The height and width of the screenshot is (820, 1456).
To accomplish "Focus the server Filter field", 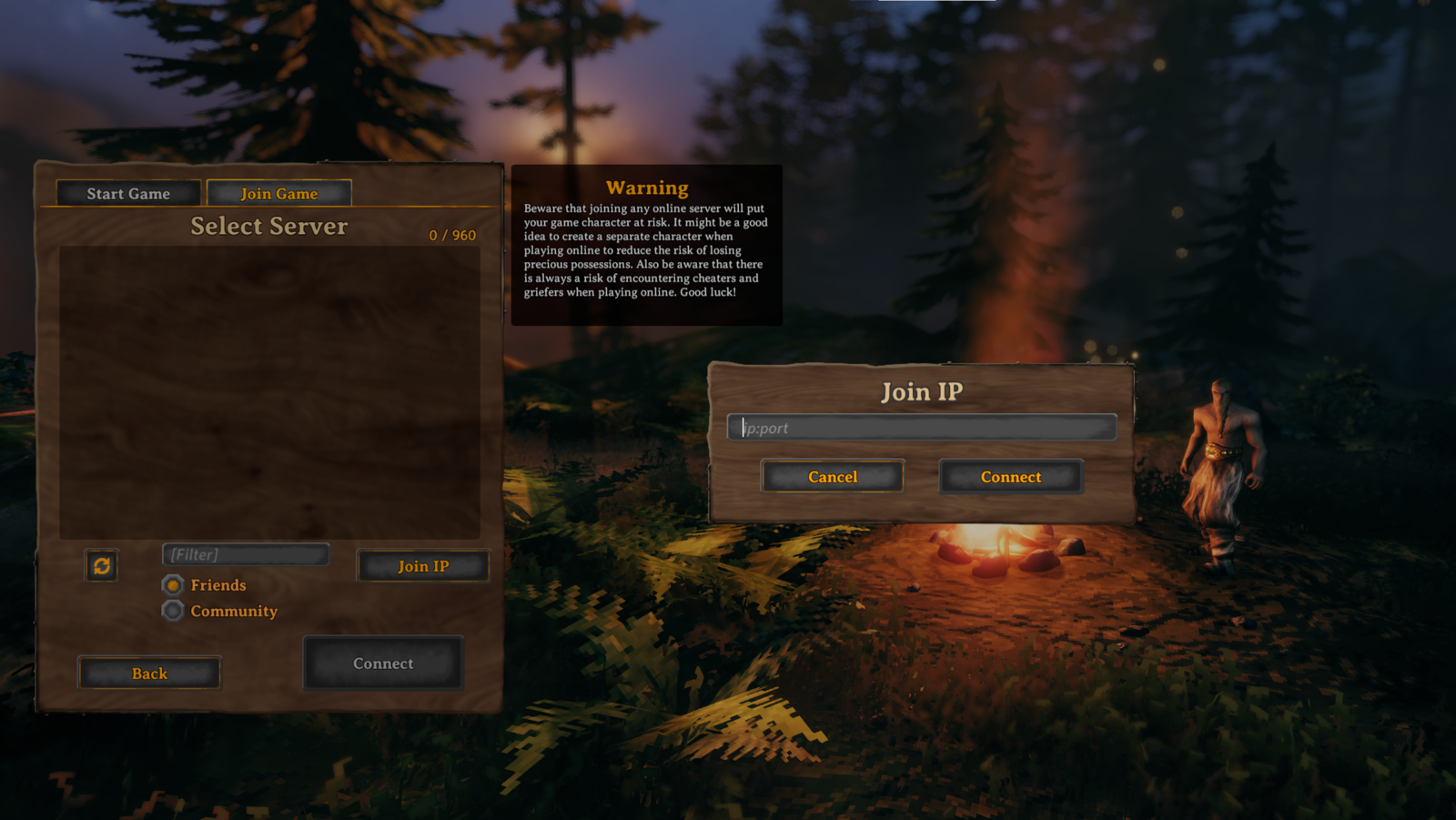I will click(246, 554).
